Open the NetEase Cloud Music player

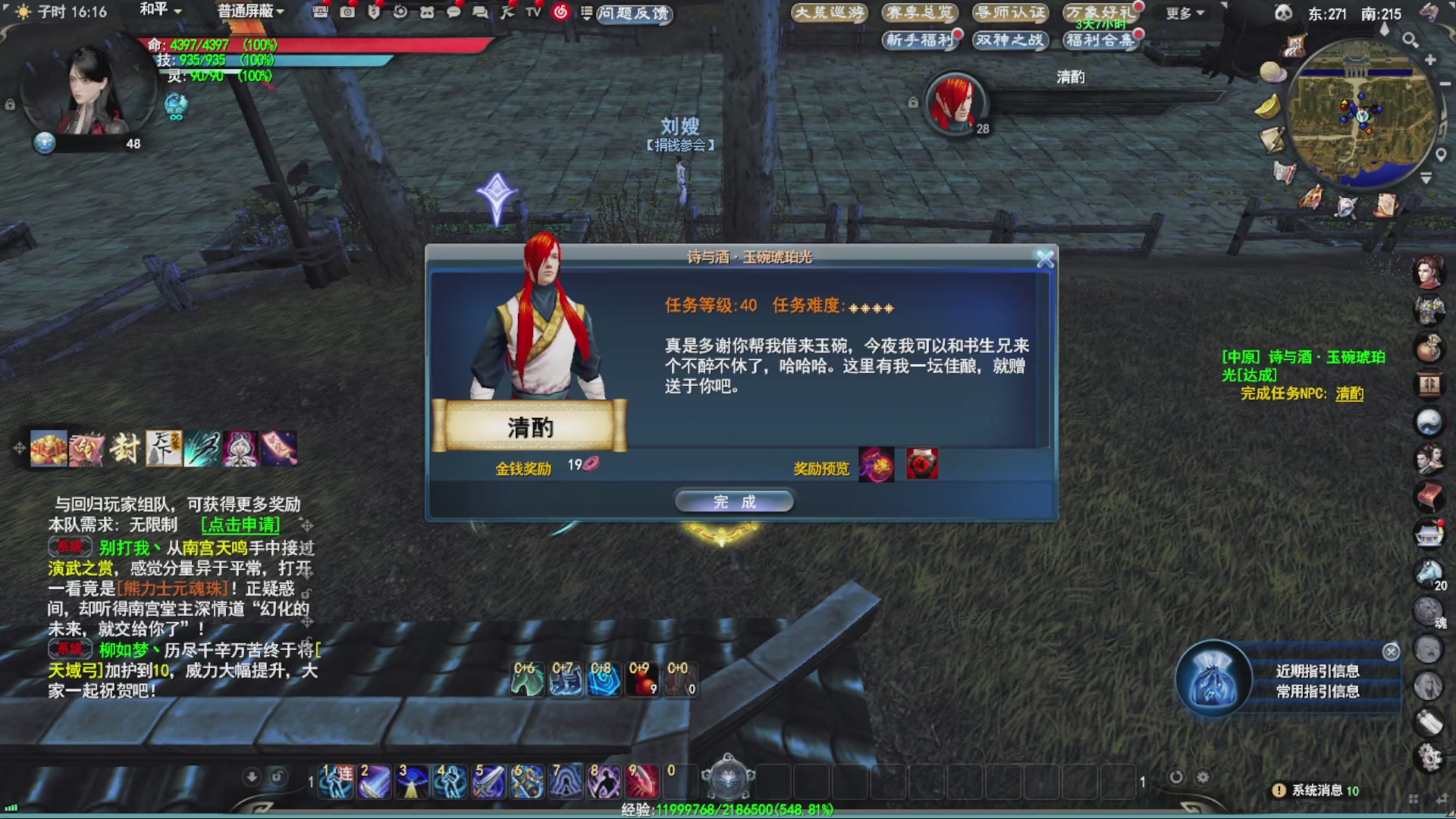click(x=560, y=13)
